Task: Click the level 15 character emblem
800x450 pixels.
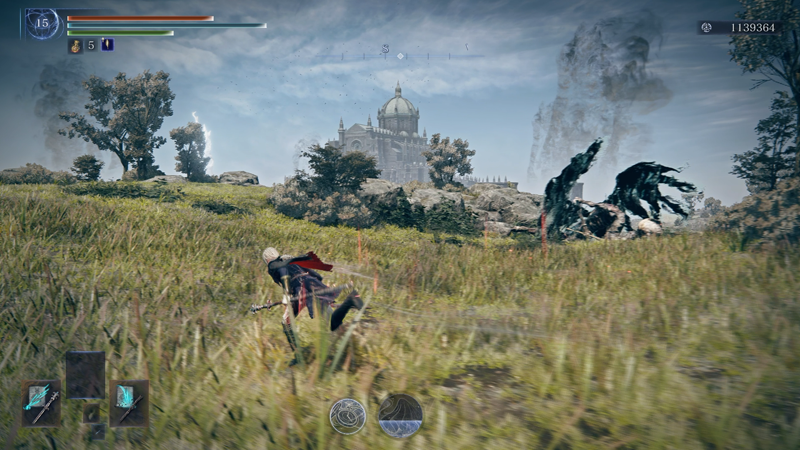Action: pos(42,23)
